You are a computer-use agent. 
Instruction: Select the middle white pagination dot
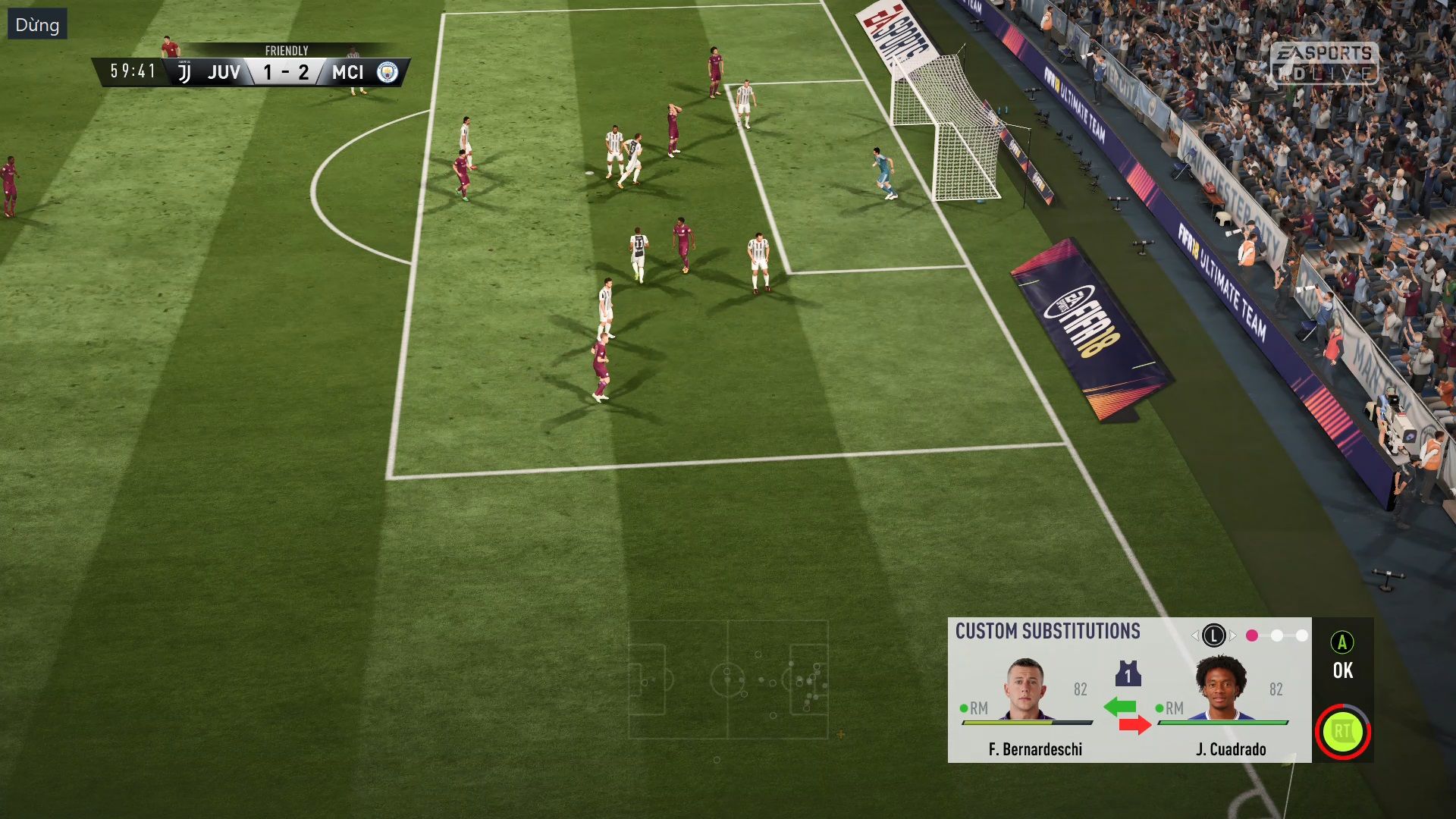(1276, 635)
